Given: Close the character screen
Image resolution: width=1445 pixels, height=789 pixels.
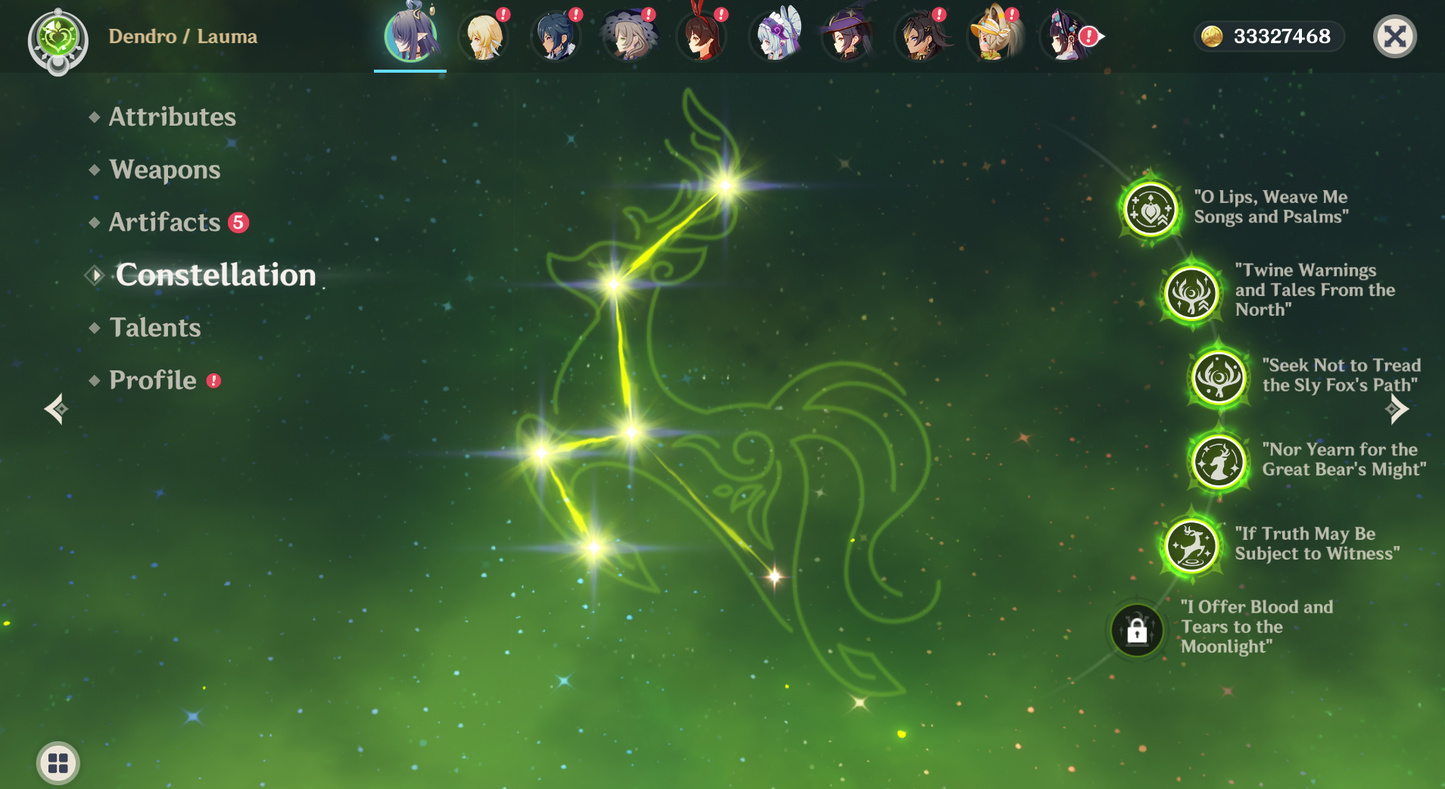Looking at the screenshot, I should (x=1394, y=37).
